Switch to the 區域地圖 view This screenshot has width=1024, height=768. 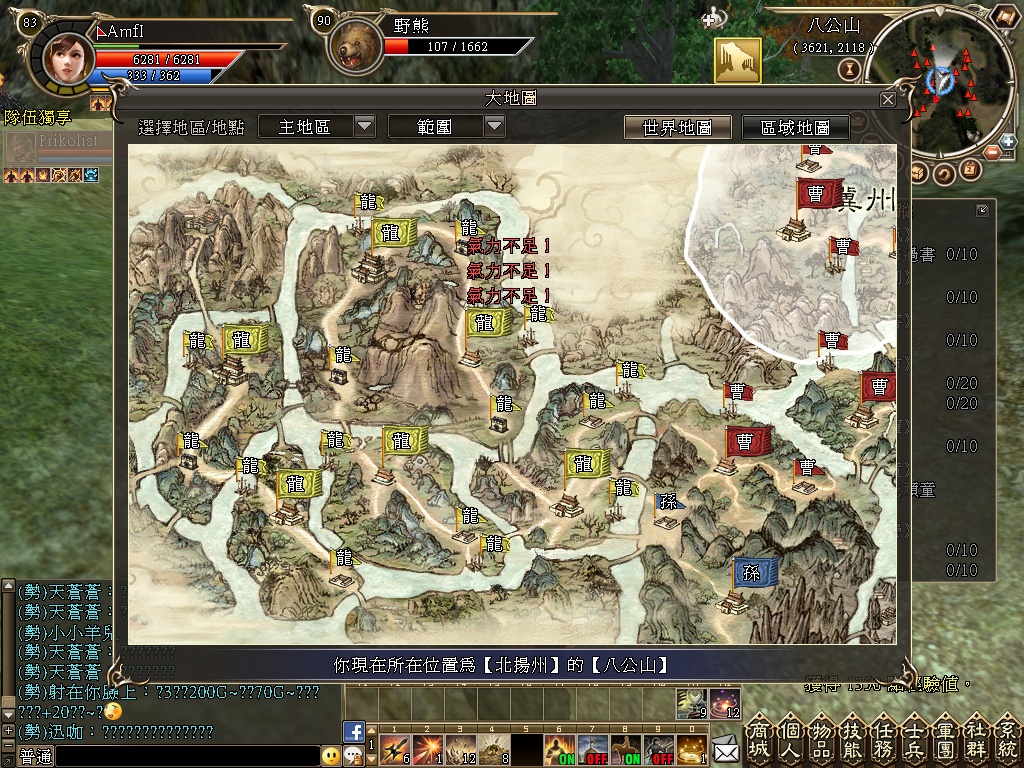(x=795, y=128)
